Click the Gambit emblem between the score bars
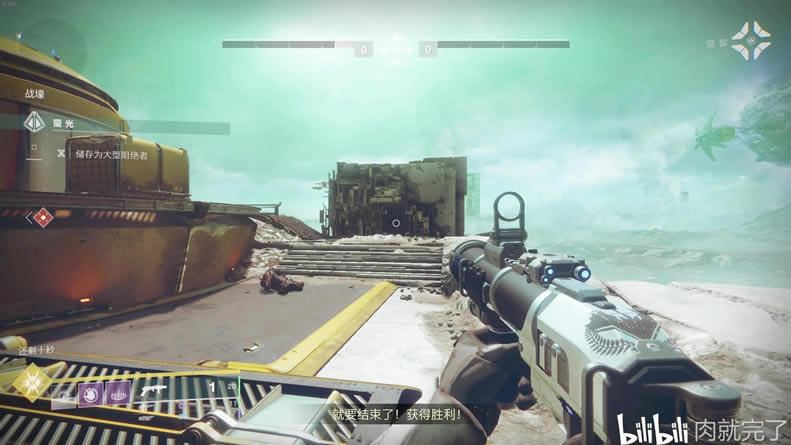Screen dimensions: 791x445 [396, 46]
